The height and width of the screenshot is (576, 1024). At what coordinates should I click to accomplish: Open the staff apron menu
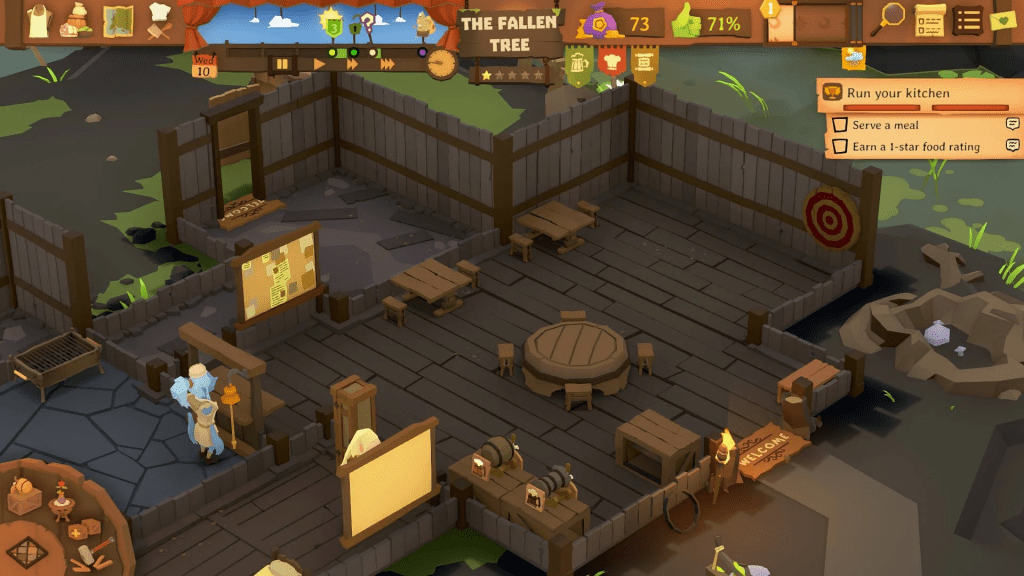point(38,19)
